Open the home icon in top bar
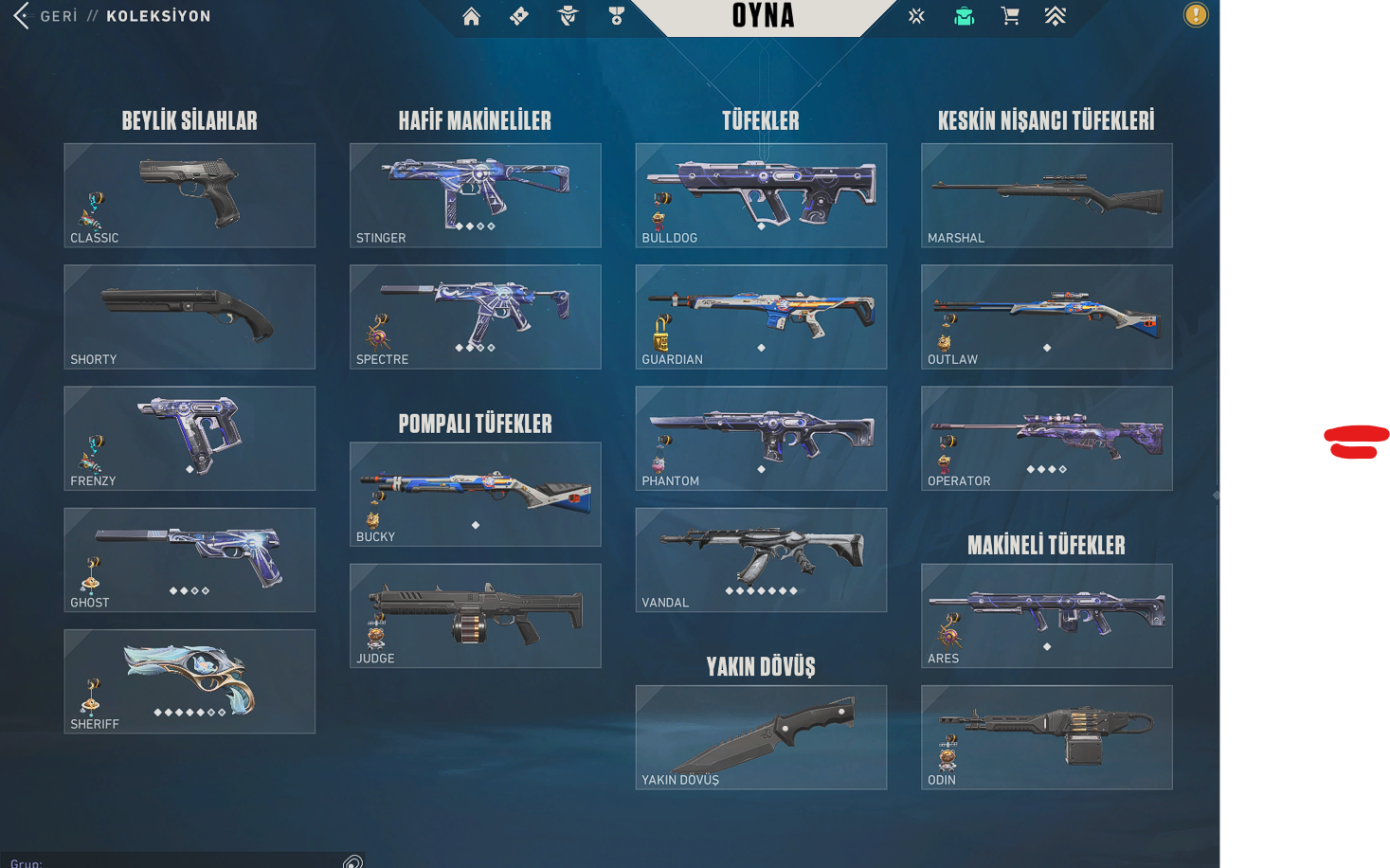The height and width of the screenshot is (868, 1390). tap(471, 16)
